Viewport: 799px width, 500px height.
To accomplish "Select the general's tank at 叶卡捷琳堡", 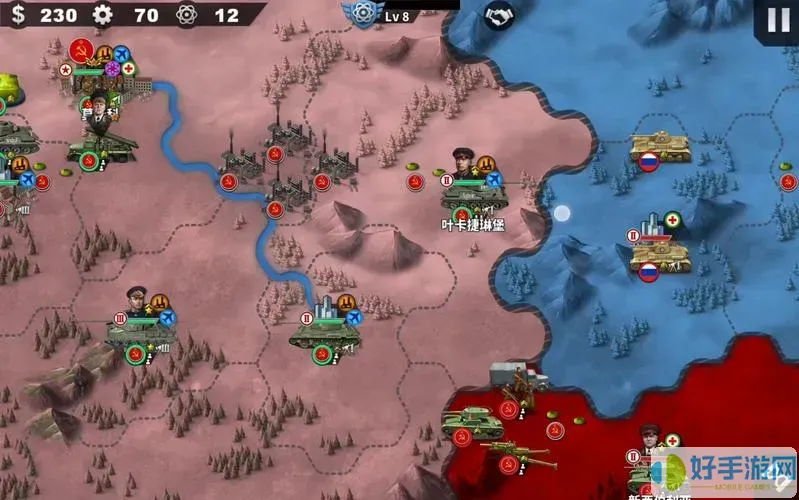I will 472,192.
